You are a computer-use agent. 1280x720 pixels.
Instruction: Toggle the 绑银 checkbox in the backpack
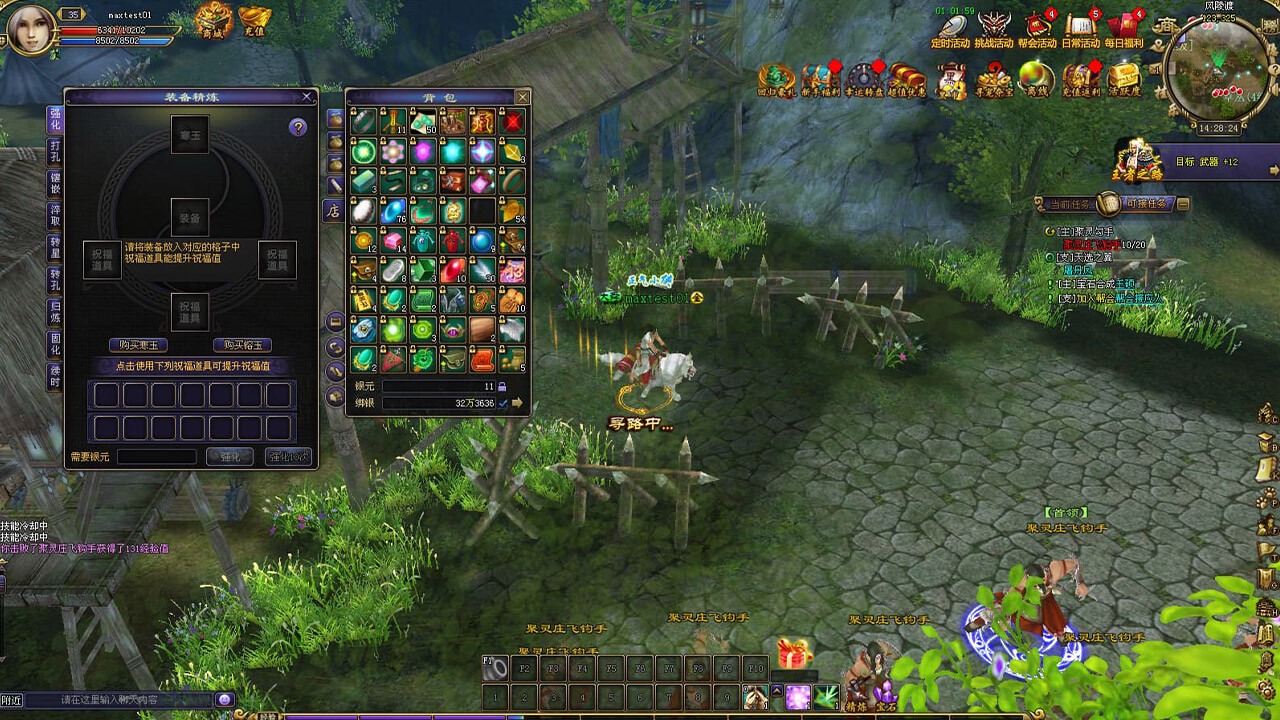[x=502, y=403]
